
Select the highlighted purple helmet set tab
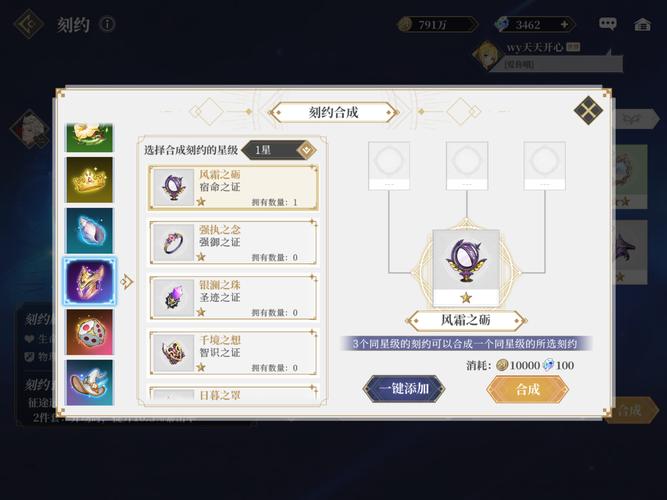coord(90,282)
